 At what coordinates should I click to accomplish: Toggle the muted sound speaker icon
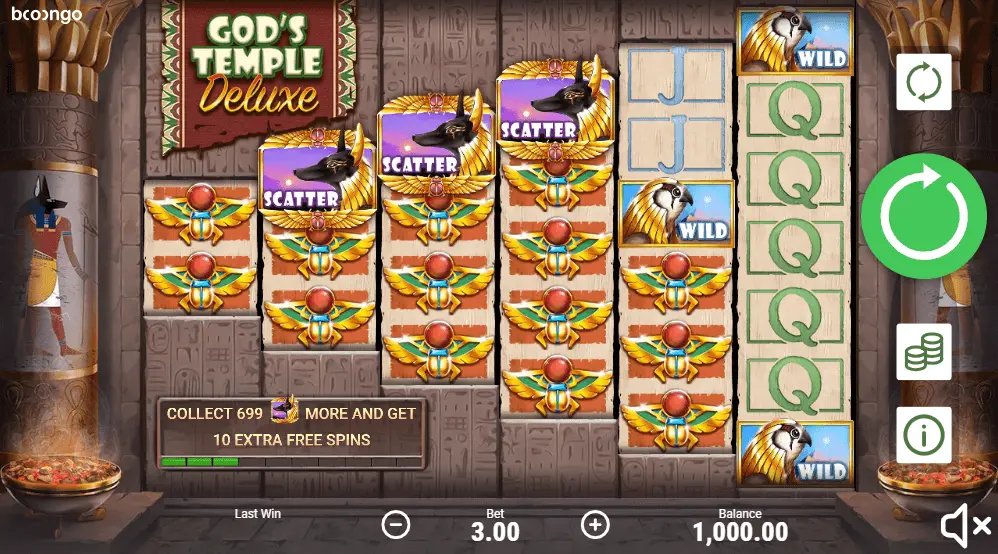tap(964, 523)
